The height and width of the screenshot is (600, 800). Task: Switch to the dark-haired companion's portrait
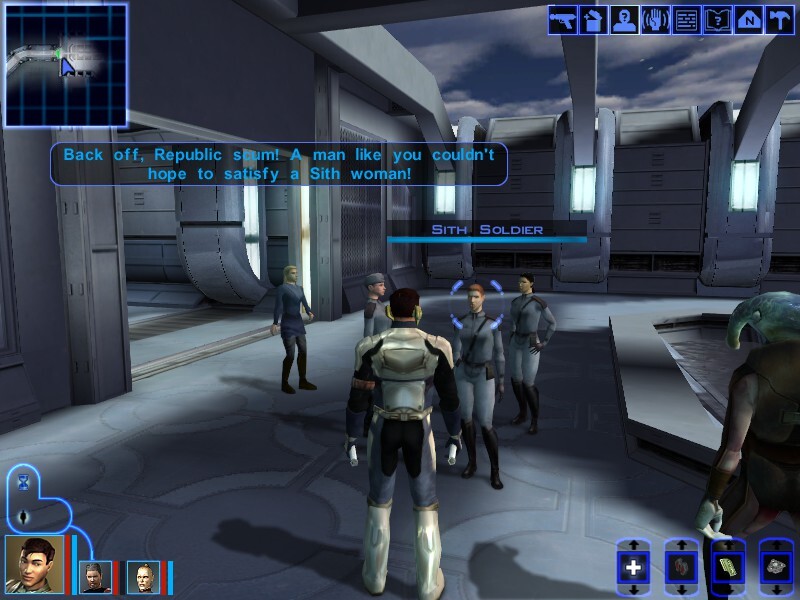coord(96,577)
